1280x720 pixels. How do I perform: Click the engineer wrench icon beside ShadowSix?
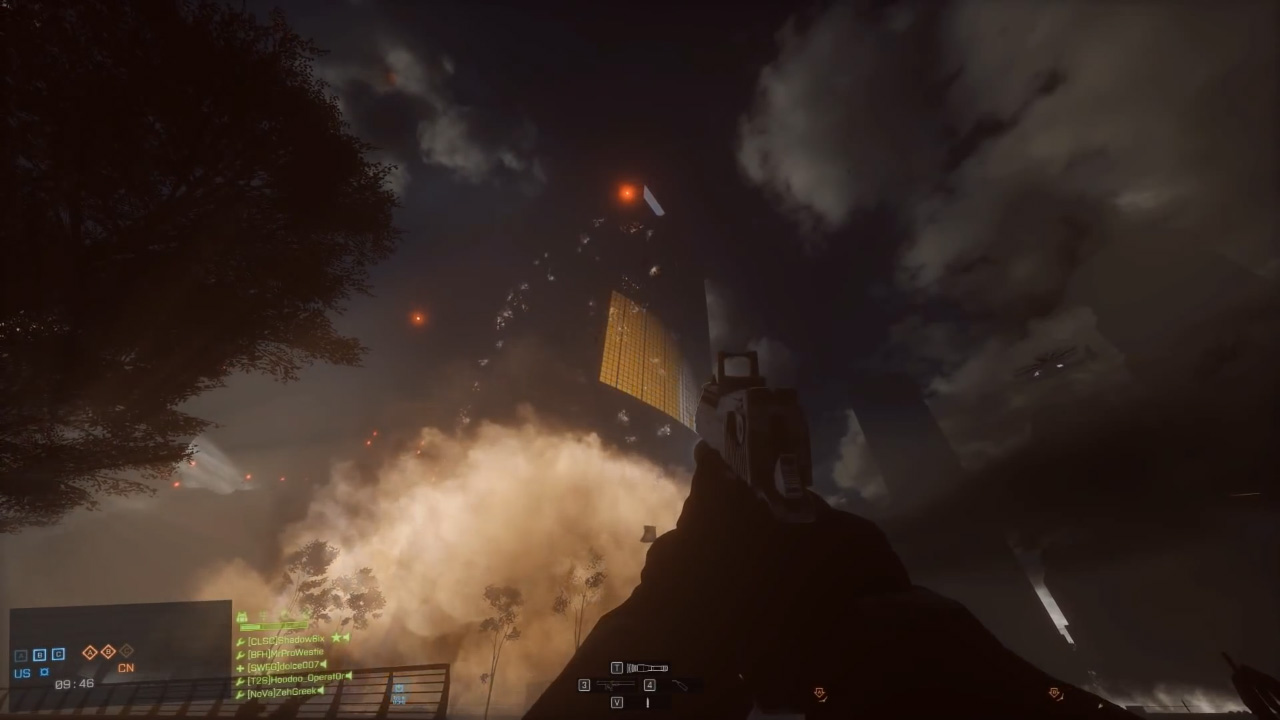point(241,640)
